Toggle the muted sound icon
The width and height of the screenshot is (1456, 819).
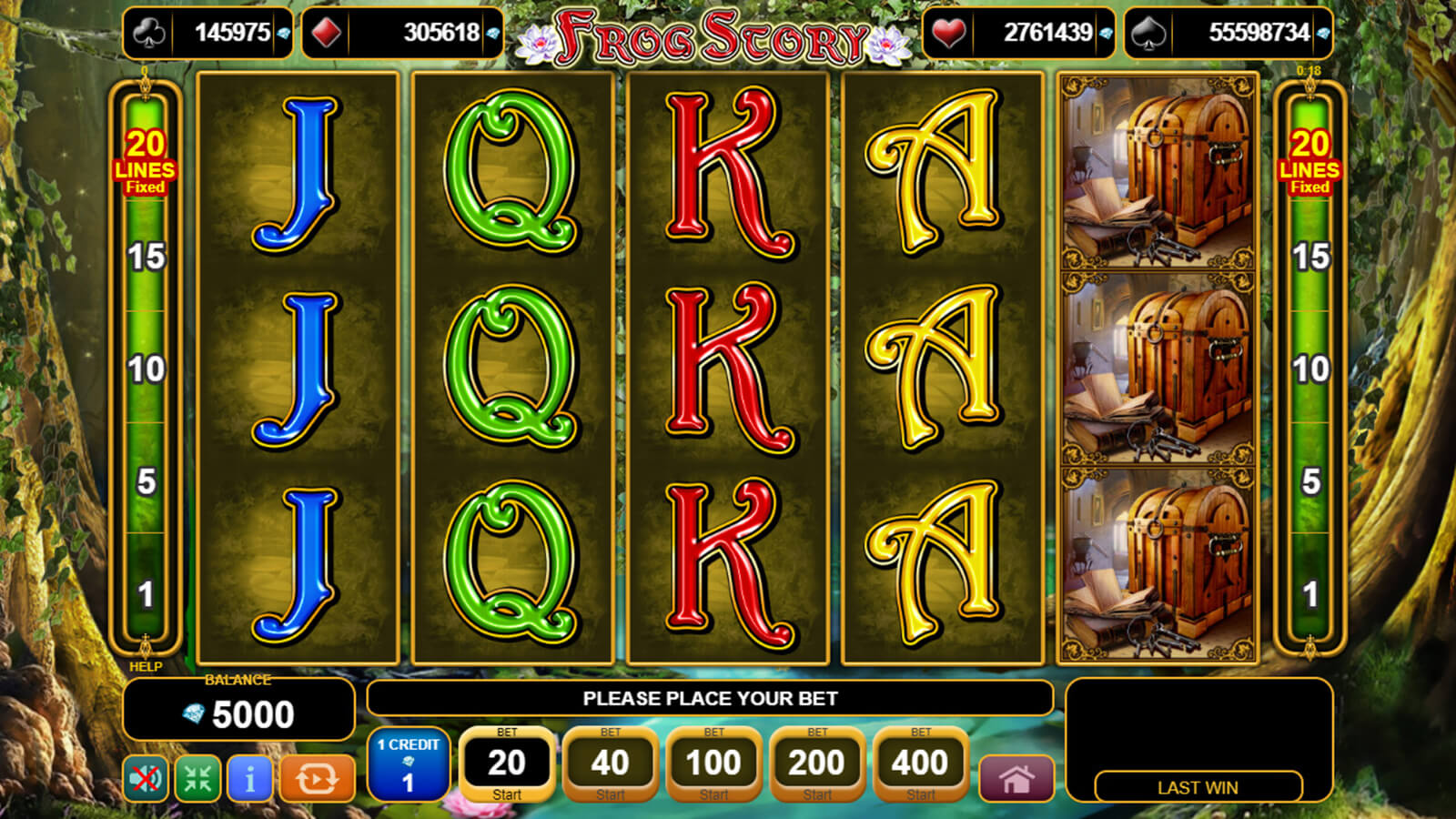146,779
